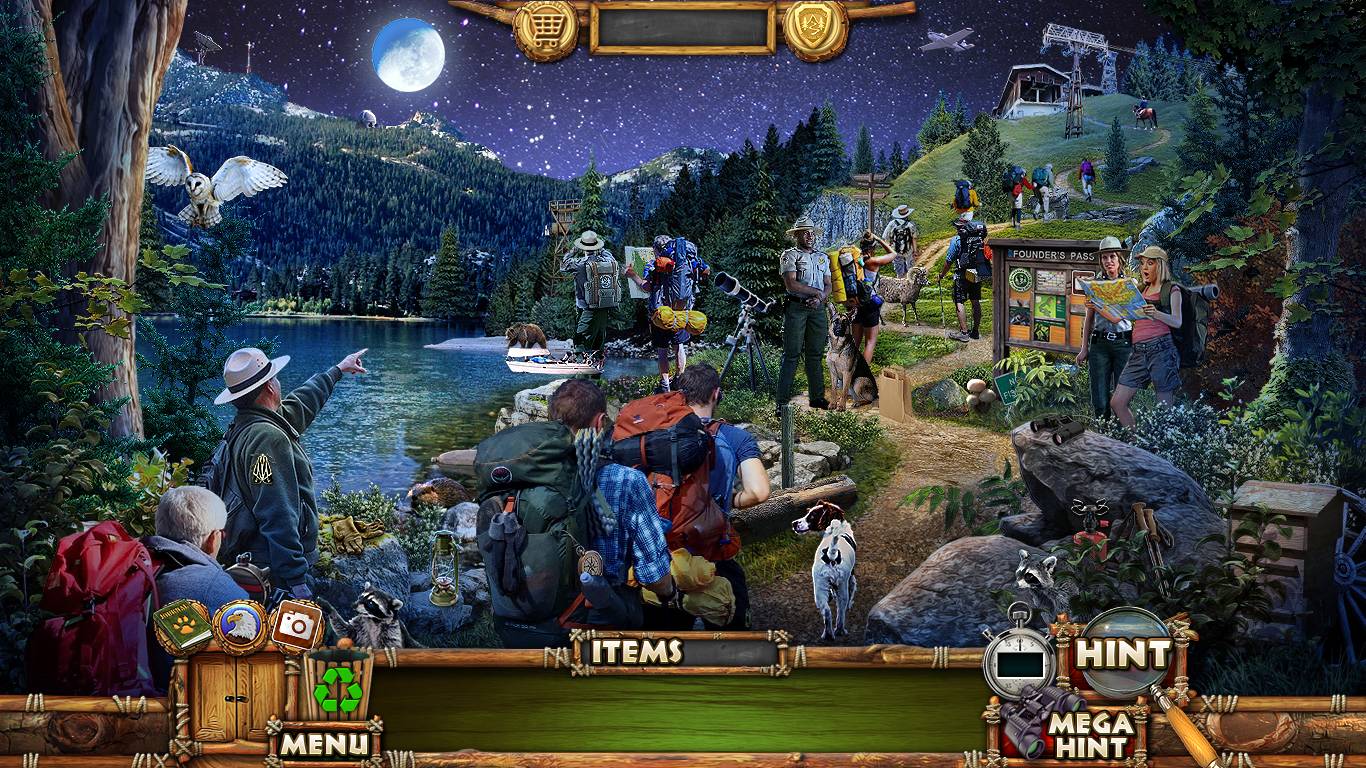Open the camera photo icon
The height and width of the screenshot is (768, 1366).
pyautogui.click(x=296, y=625)
